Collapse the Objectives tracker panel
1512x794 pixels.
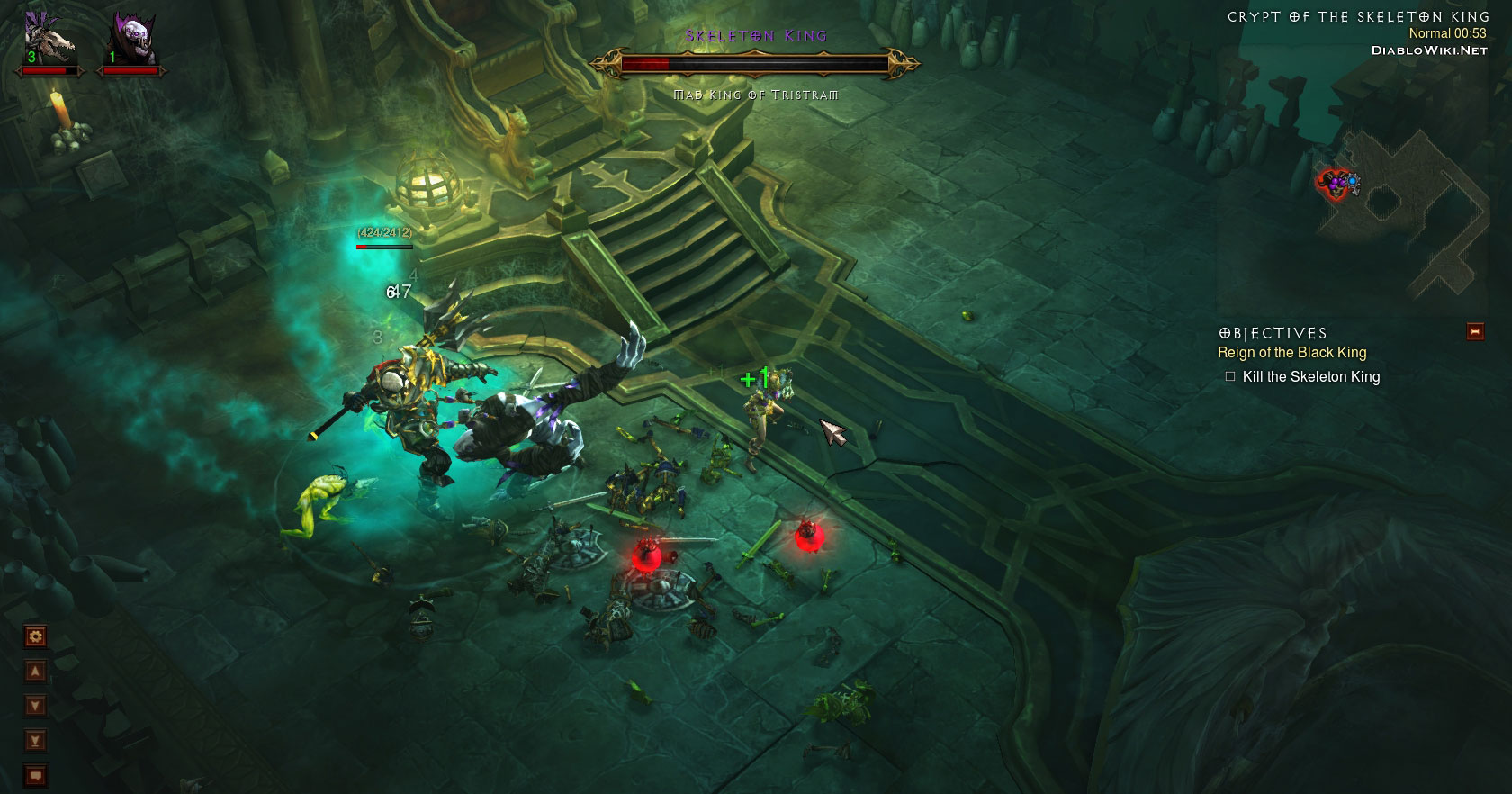tap(1475, 332)
